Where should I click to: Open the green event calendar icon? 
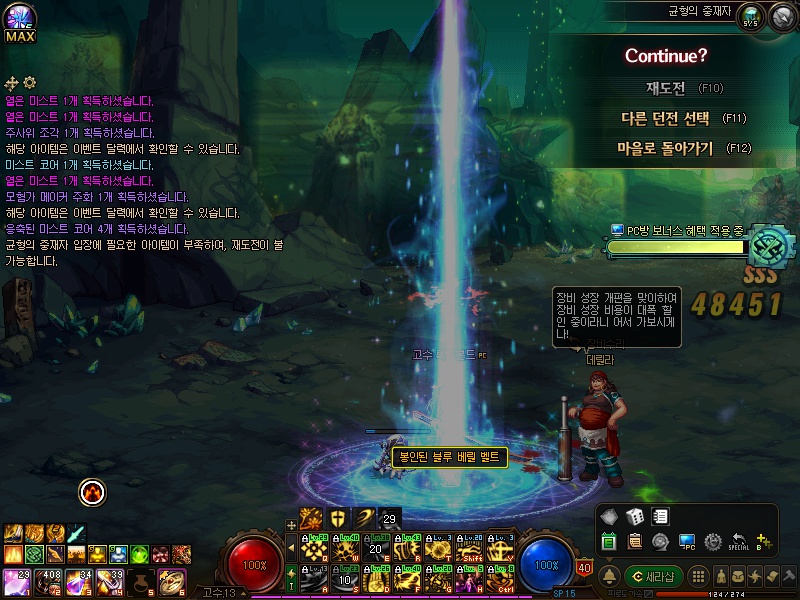coord(609,542)
